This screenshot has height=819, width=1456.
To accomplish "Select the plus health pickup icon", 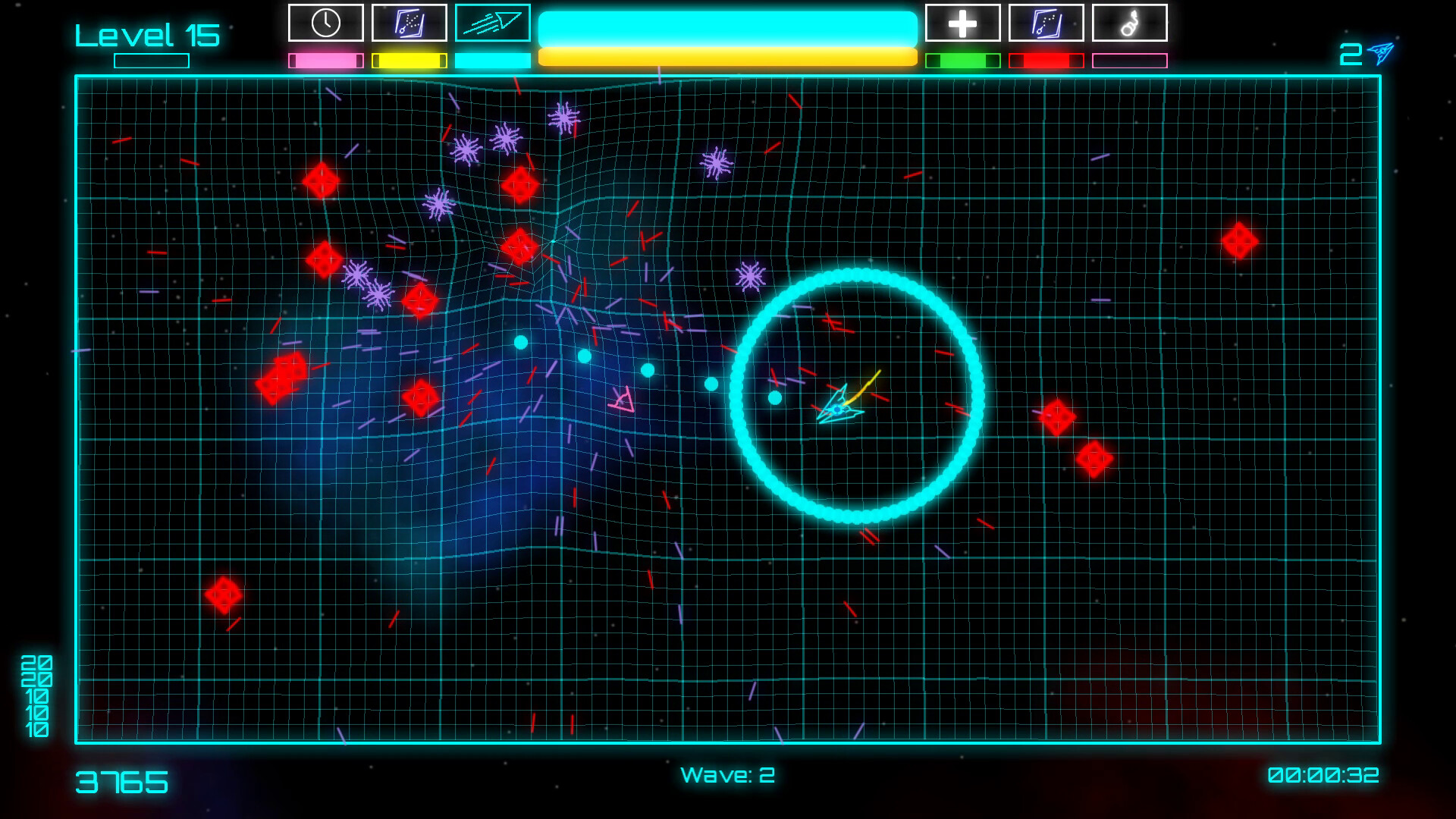I will click(963, 23).
